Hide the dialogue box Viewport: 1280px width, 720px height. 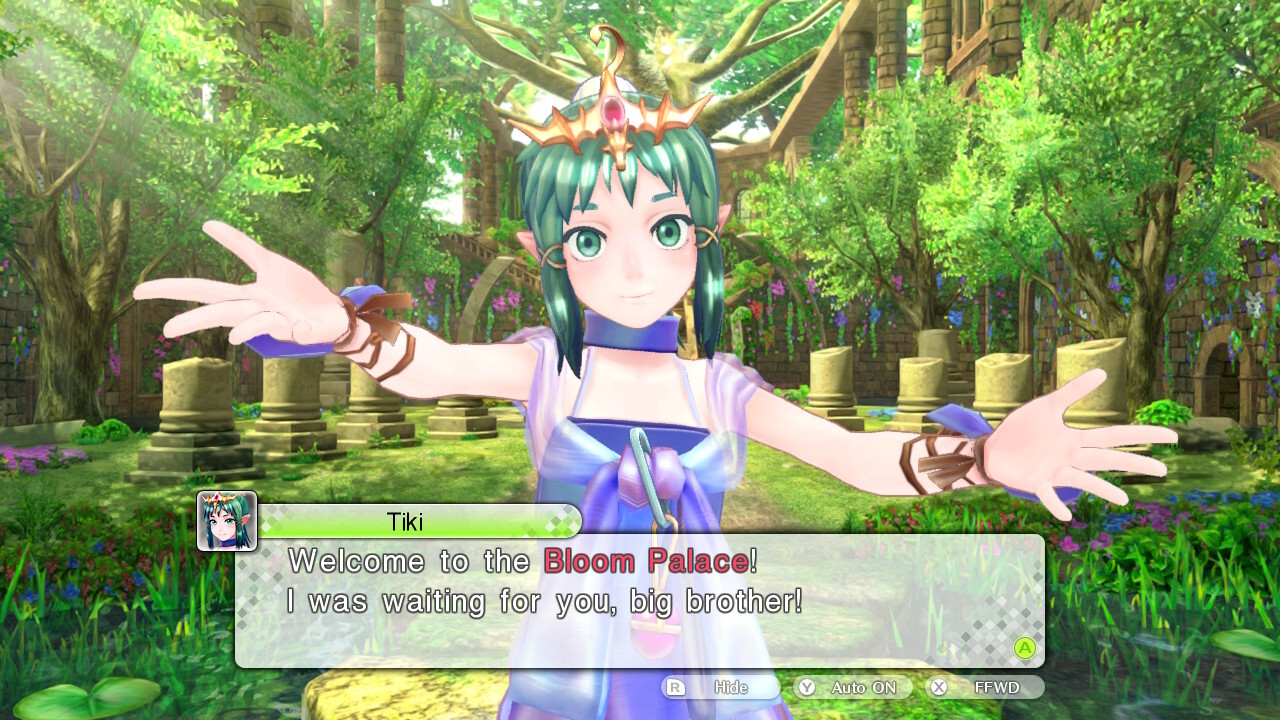click(x=719, y=688)
